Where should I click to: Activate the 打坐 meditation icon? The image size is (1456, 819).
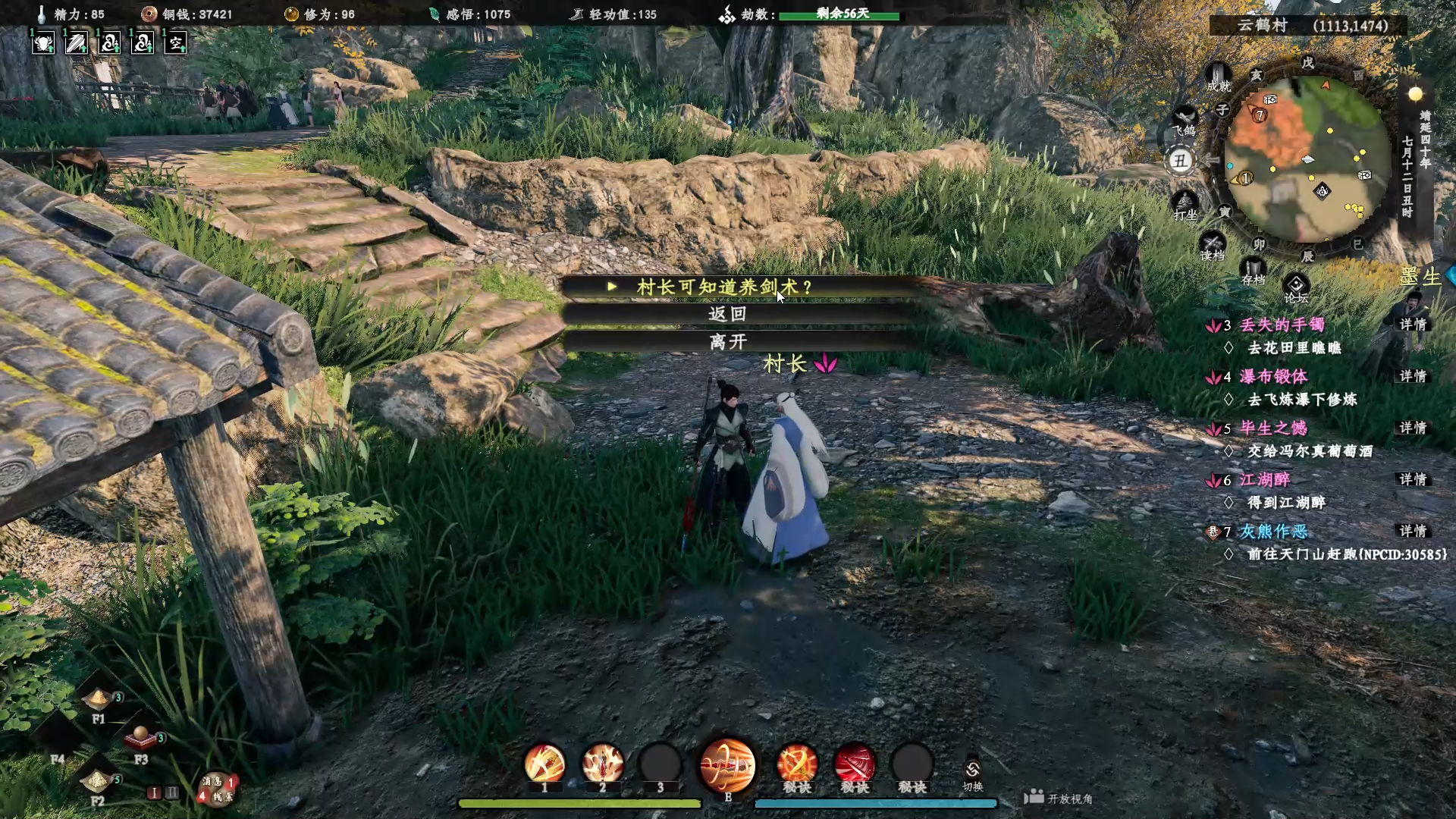point(1185,203)
